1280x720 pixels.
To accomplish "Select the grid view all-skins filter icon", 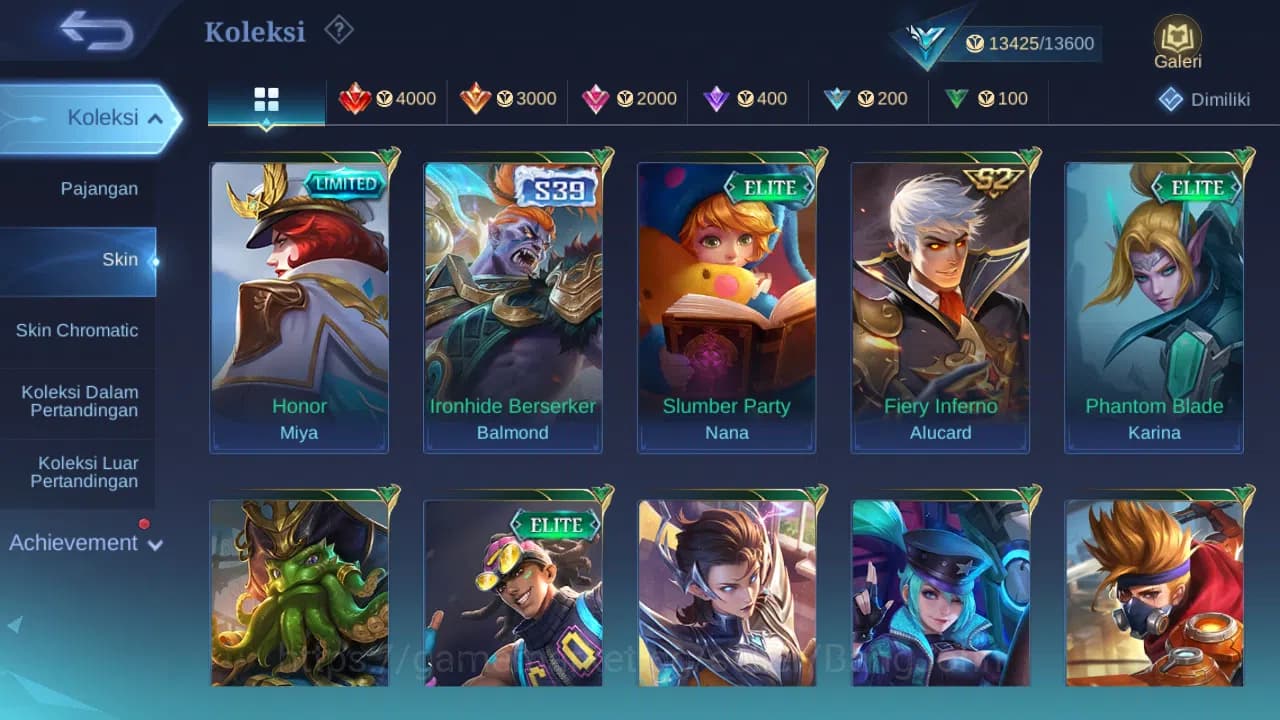I will click(x=265, y=99).
